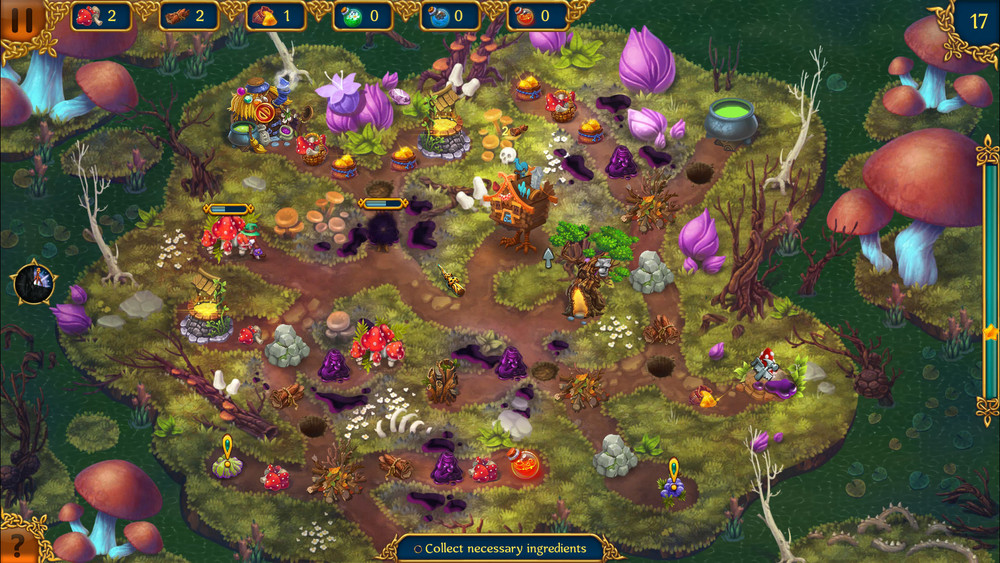Click the Collect necessary ingredients objective

[x=499, y=548]
